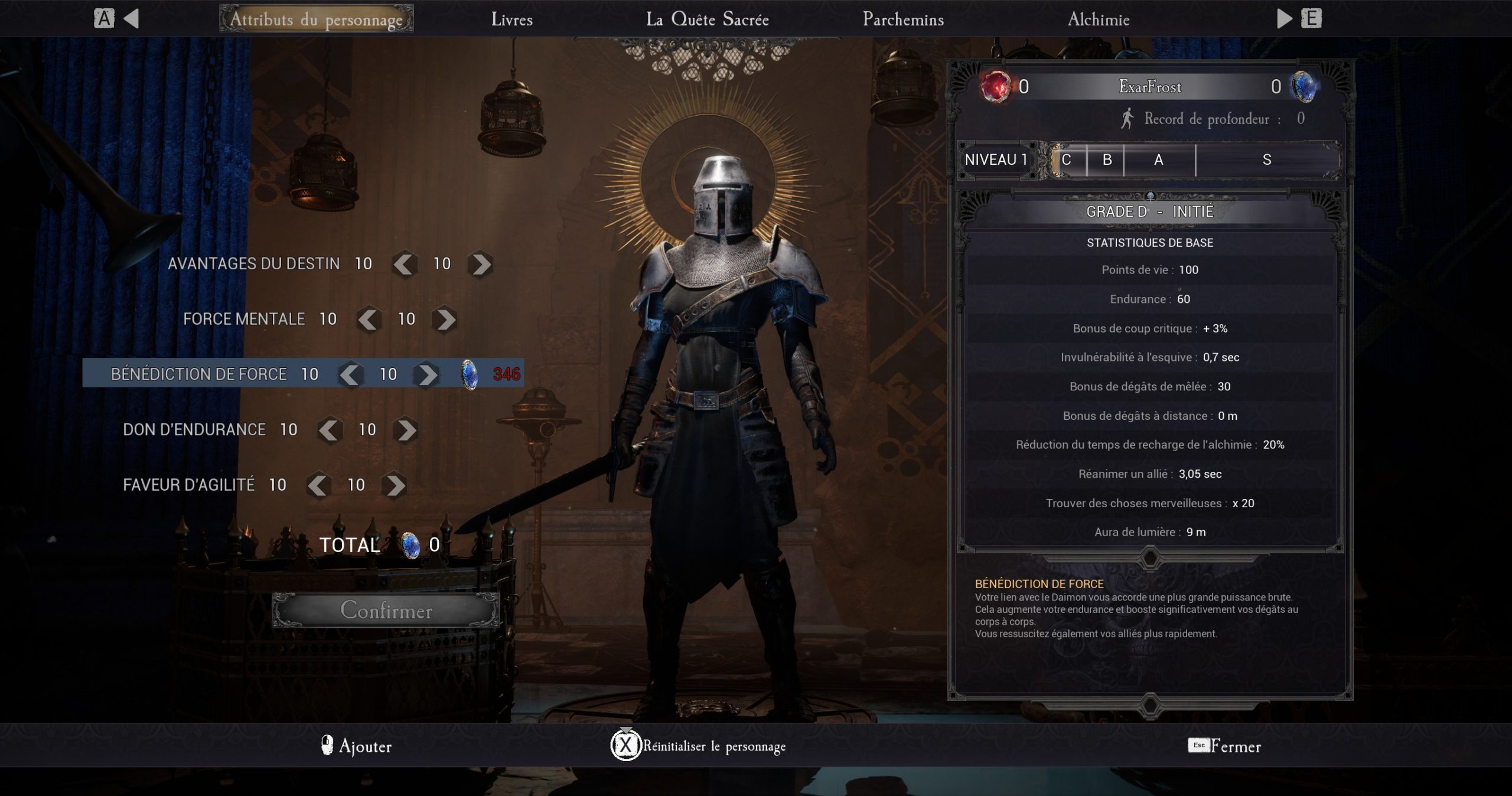Decrease Don d'Endurance by one
Screen dimensions: 1512x796
coord(330,430)
